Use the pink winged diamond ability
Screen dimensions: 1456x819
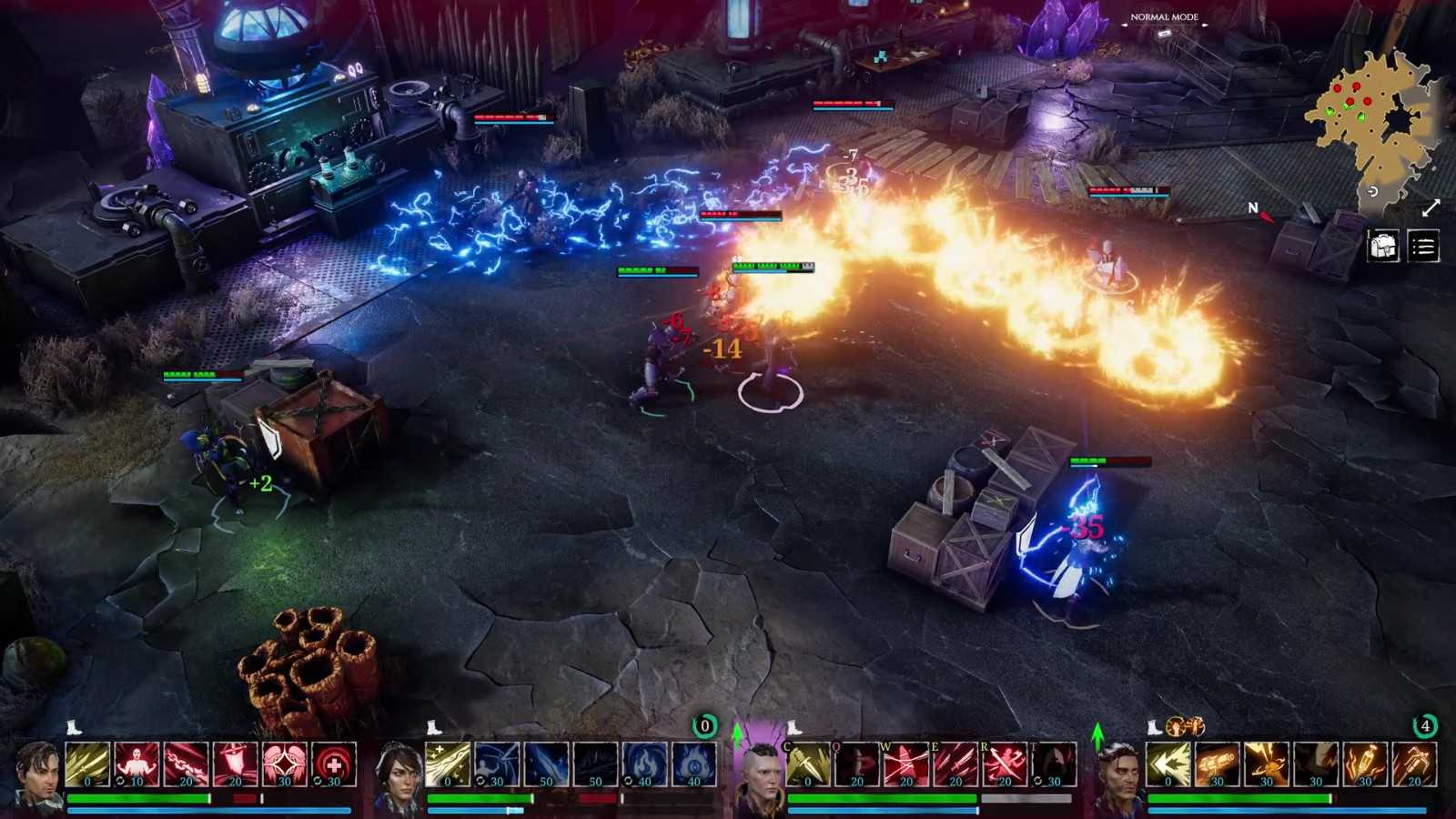285,763
